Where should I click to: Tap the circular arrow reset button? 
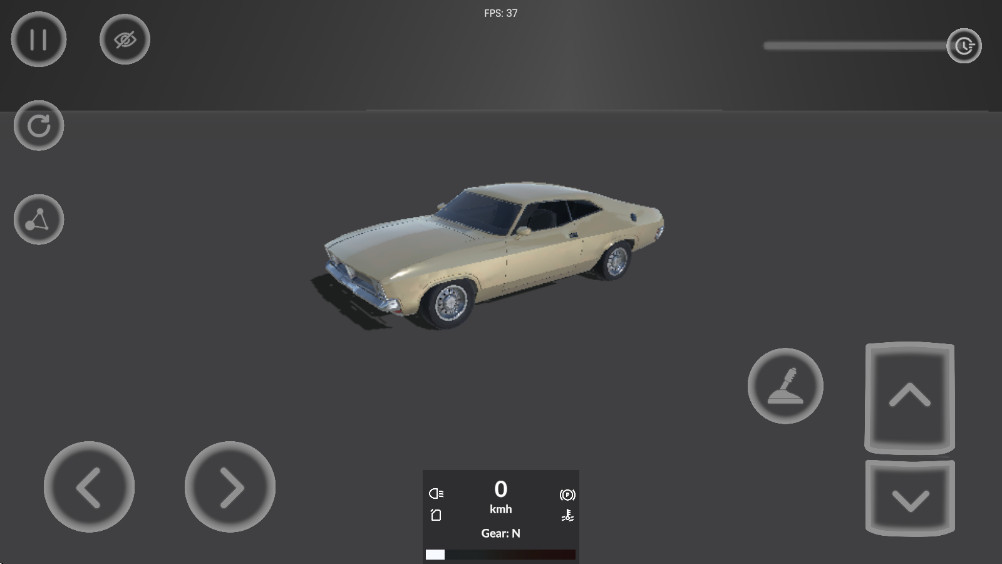pyautogui.click(x=39, y=126)
